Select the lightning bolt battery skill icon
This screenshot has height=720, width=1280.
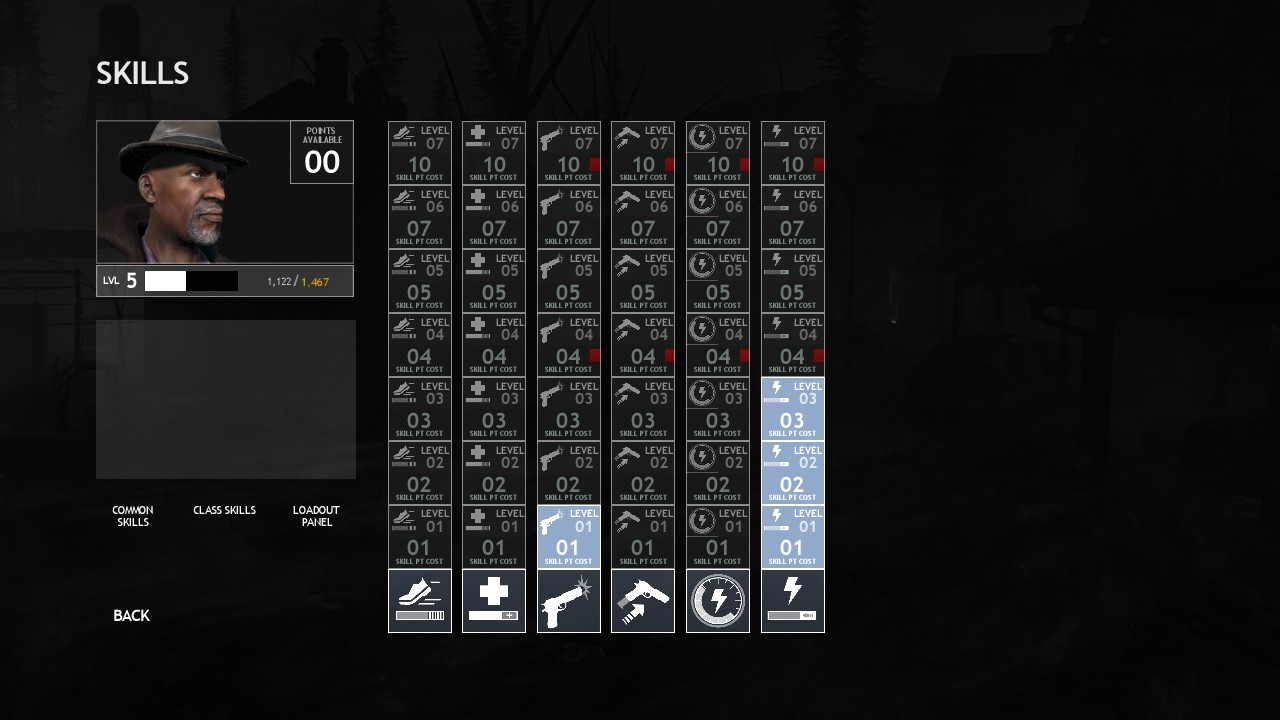793,601
